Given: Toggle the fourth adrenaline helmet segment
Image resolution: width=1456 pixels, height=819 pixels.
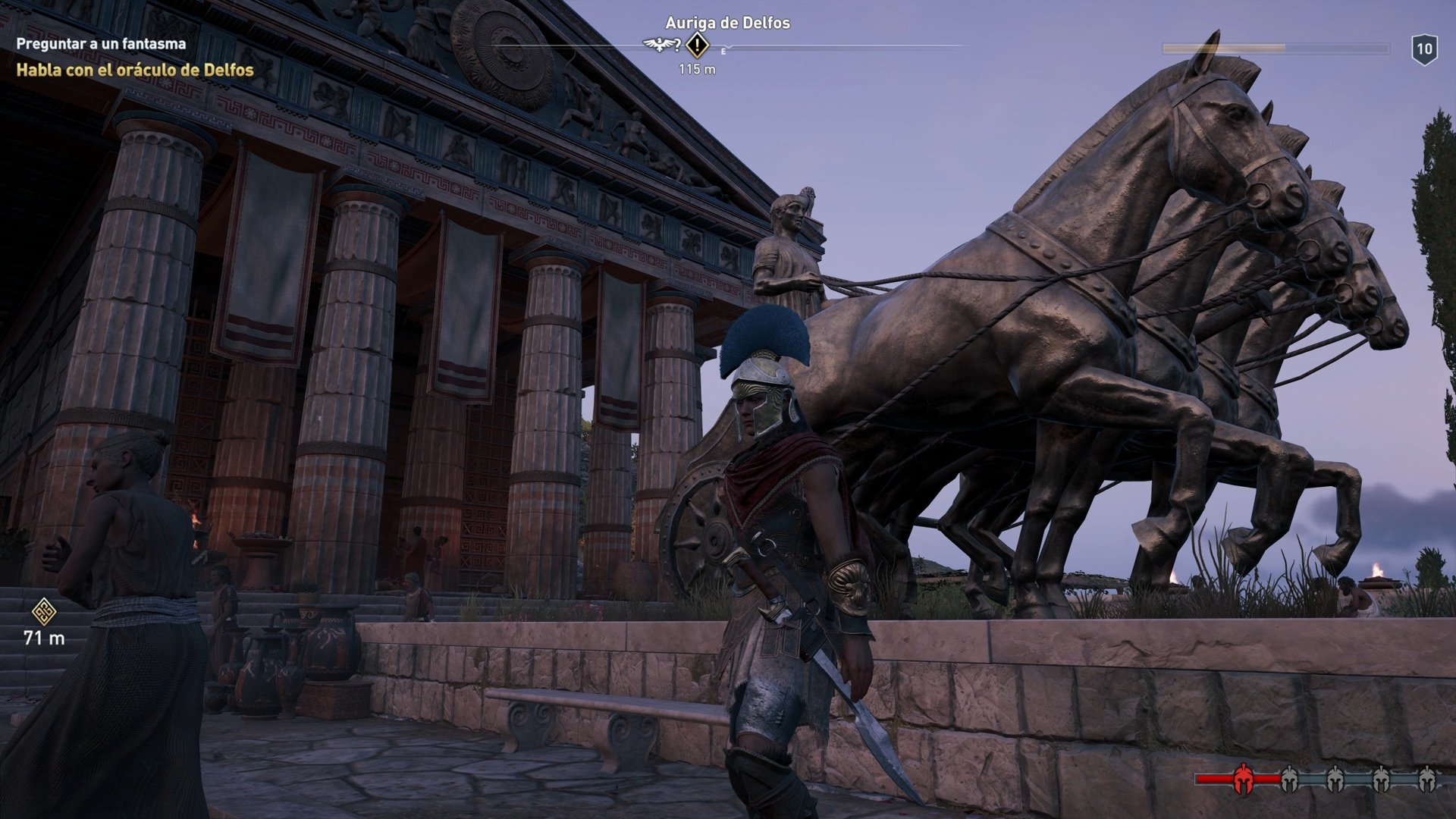Looking at the screenshot, I should 1382,777.
